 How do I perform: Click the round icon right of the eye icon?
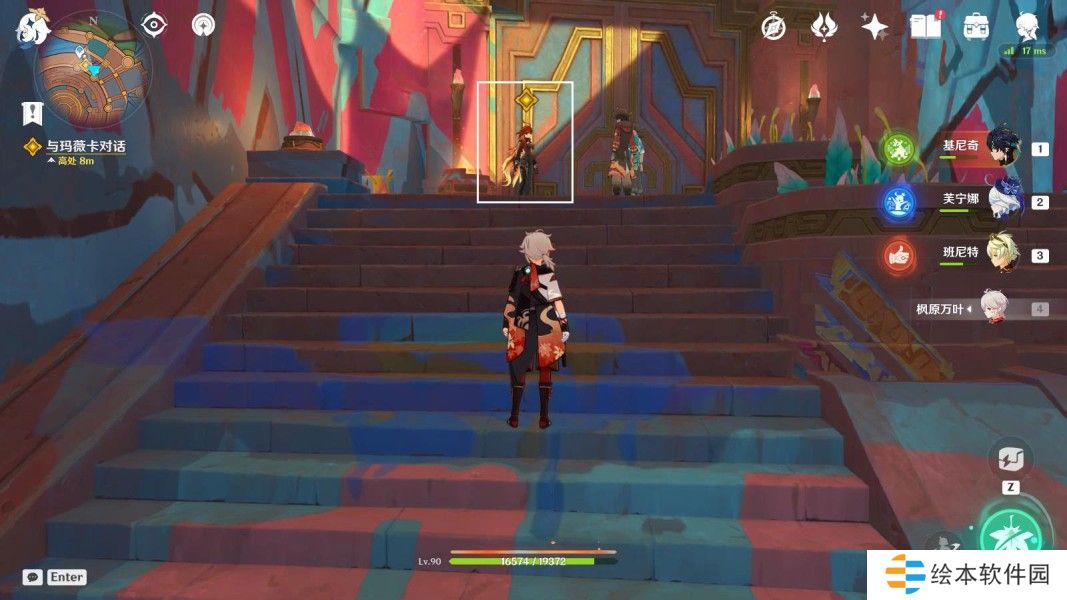coord(204,25)
